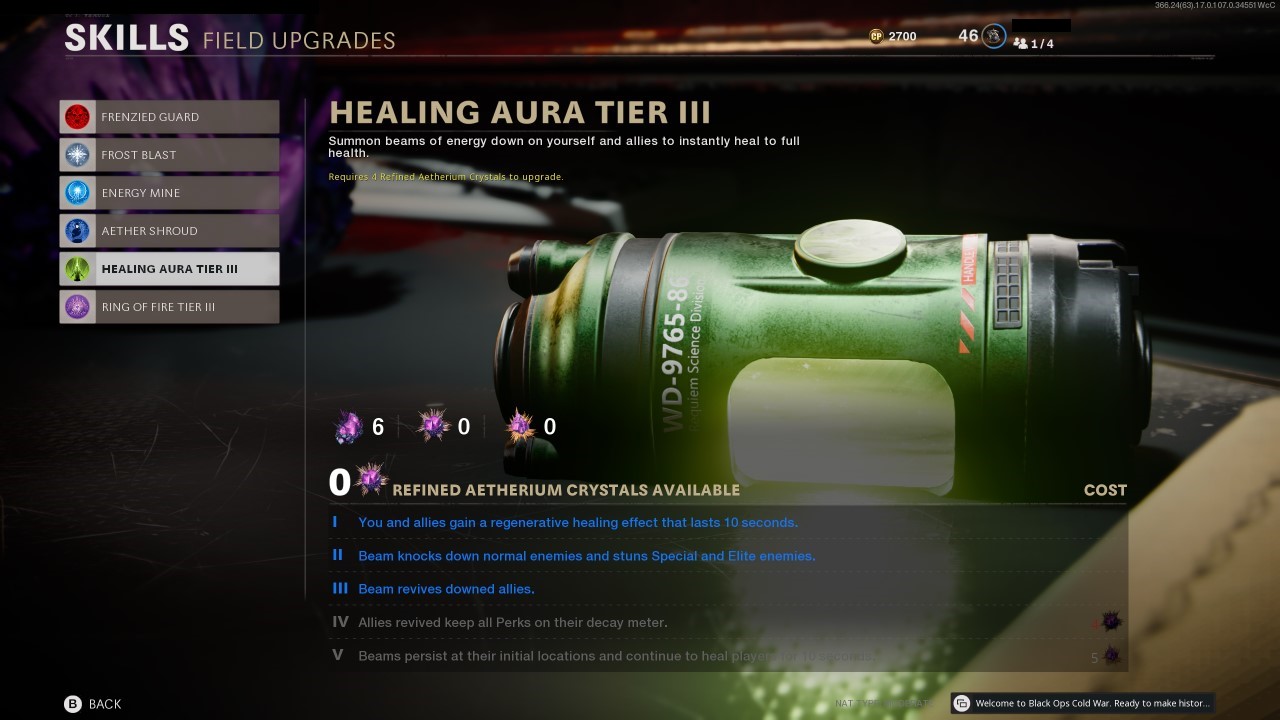Select the FRENZIED GUARD list entry
This screenshot has width=1280, height=720.
coord(168,116)
